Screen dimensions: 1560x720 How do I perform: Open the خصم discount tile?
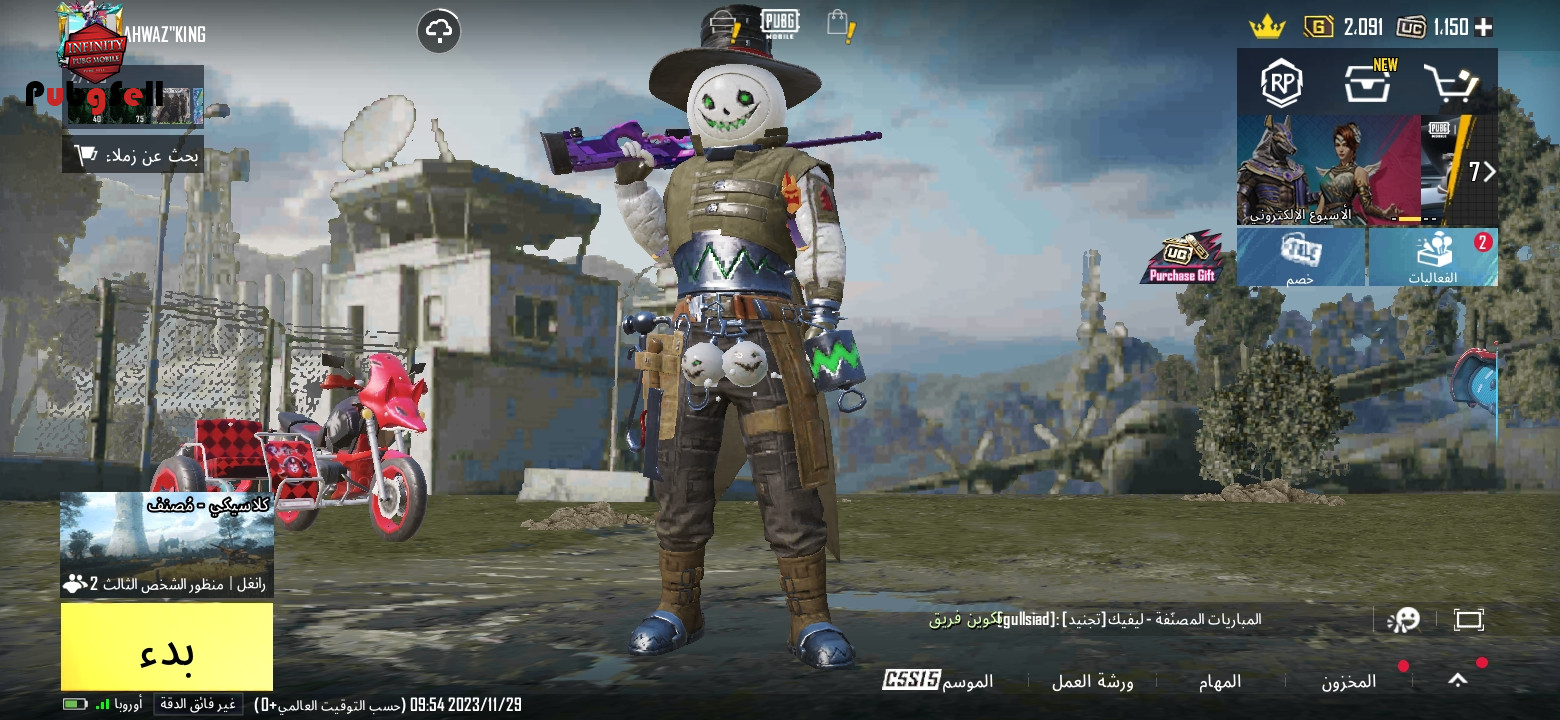(1301, 257)
